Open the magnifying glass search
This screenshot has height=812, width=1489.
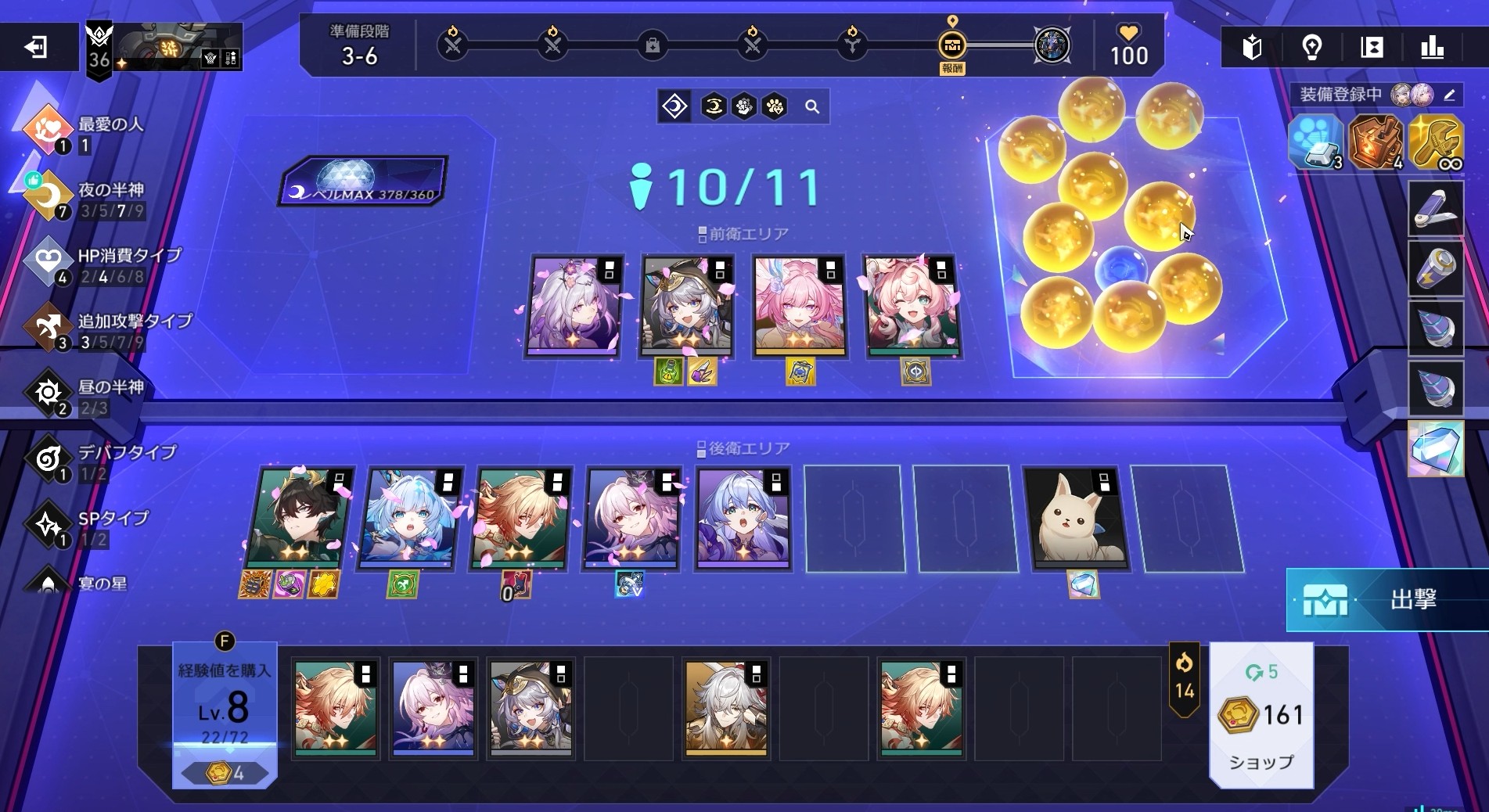pyautogui.click(x=812, y=107)
